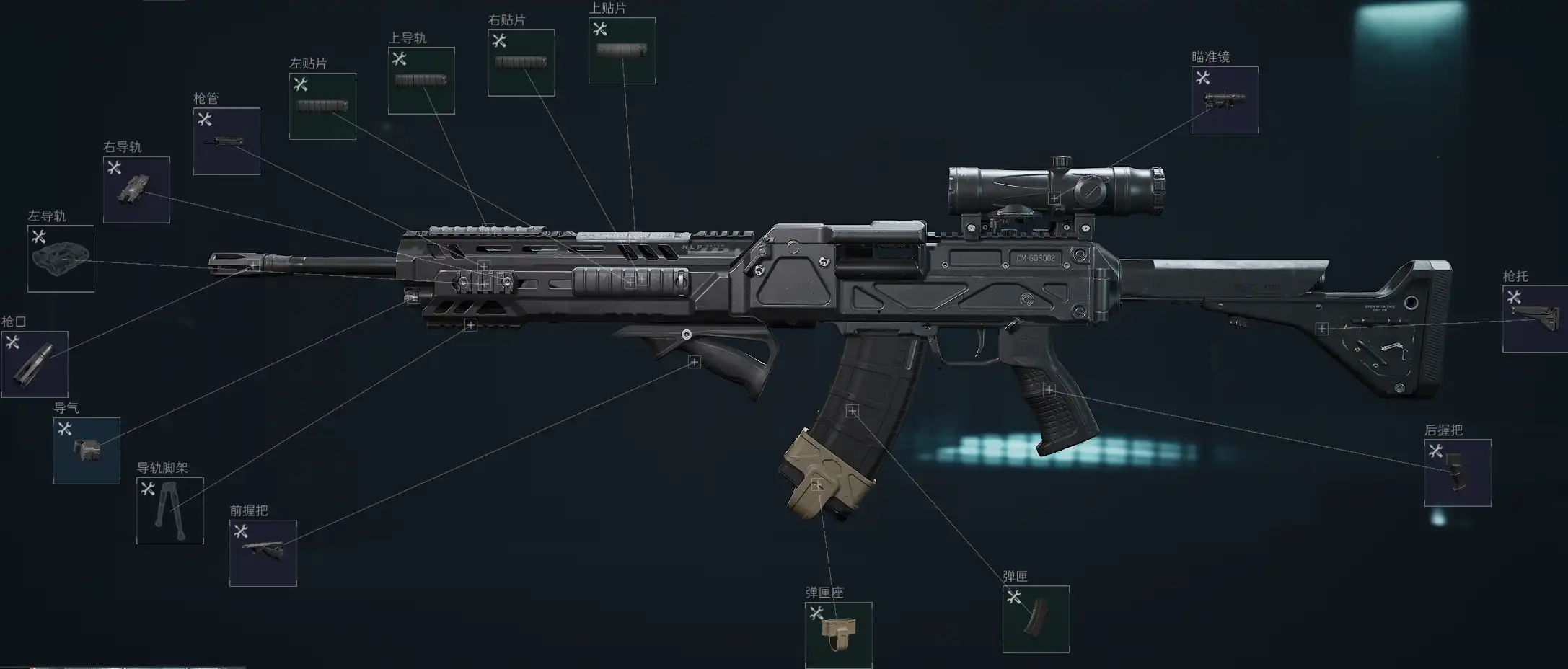Choose the 后握把 rear grip slot
The height and width of the screenshot is (669, 1568).
pos(1457,473)
